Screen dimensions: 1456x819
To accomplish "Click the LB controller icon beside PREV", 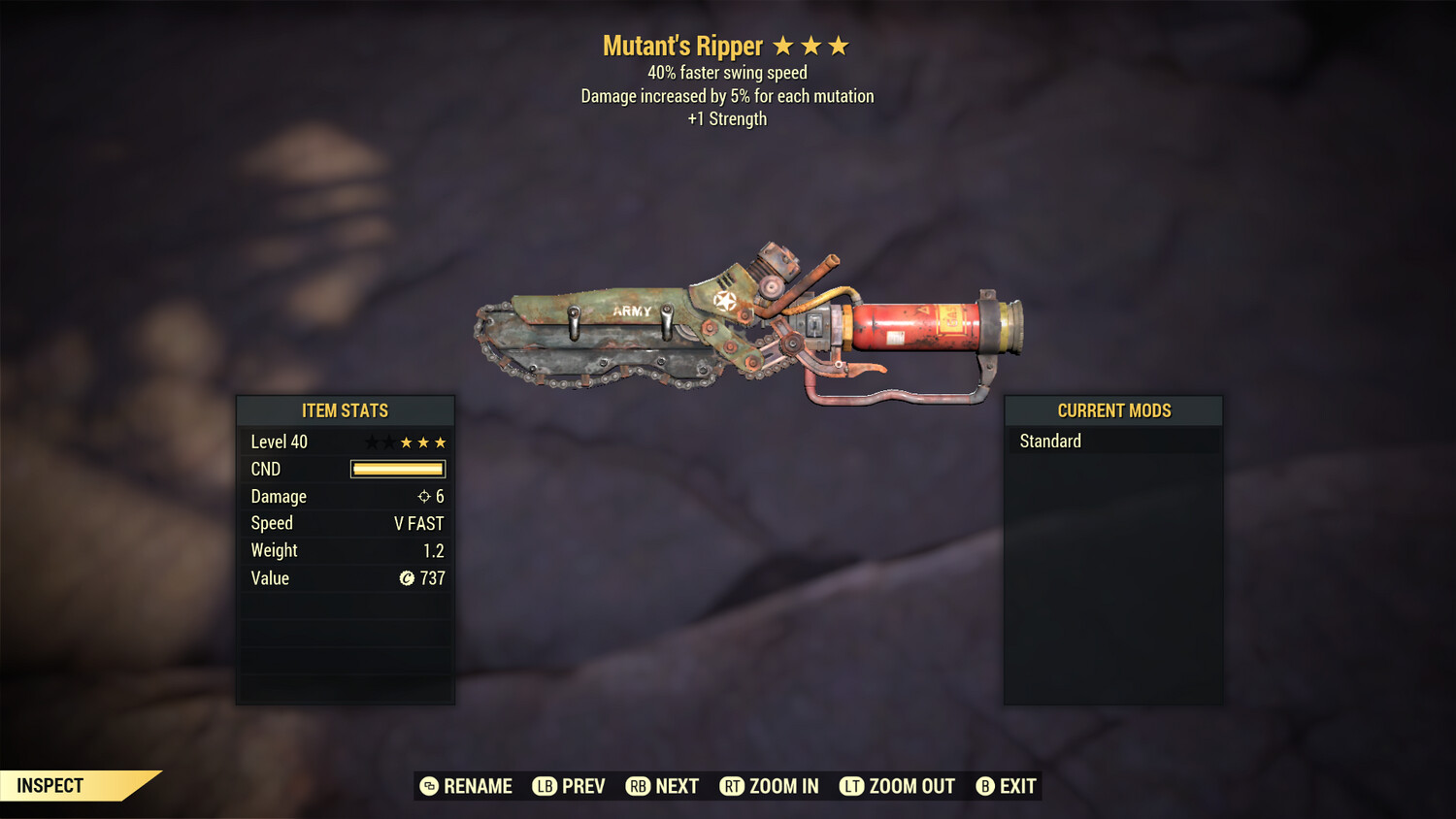I will [x=546, y=786].
